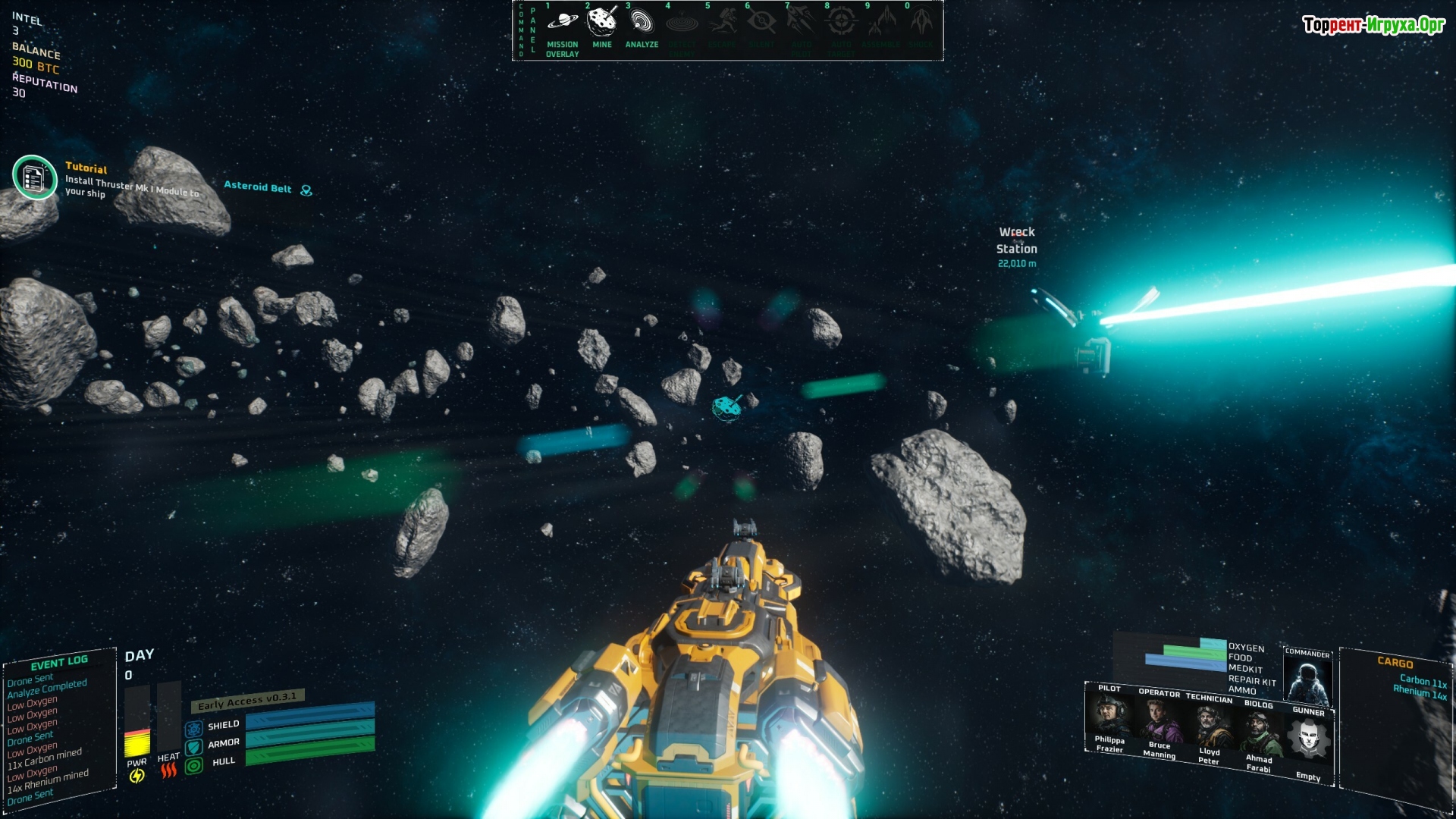Open the Cargo panel
The image size is (1456, 819).
(x=1395, y=662)
